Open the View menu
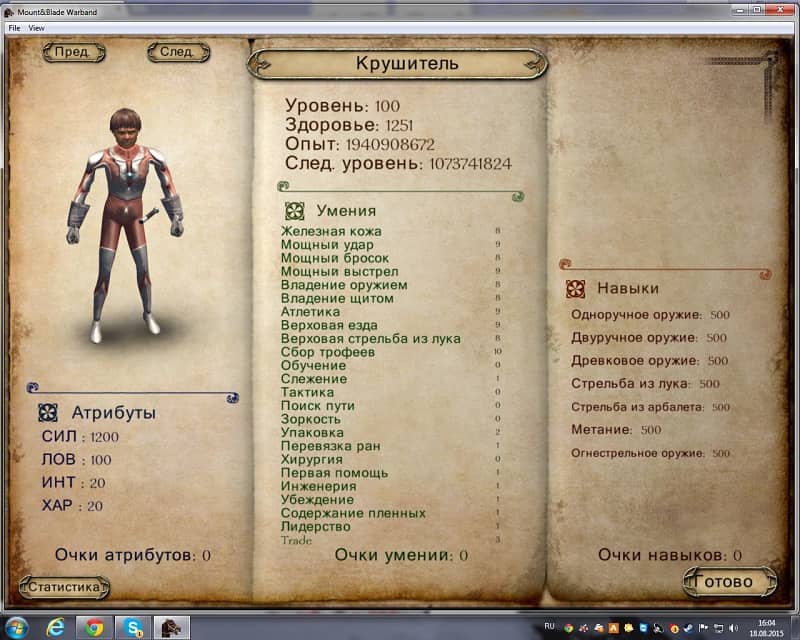 pos(37,28)
